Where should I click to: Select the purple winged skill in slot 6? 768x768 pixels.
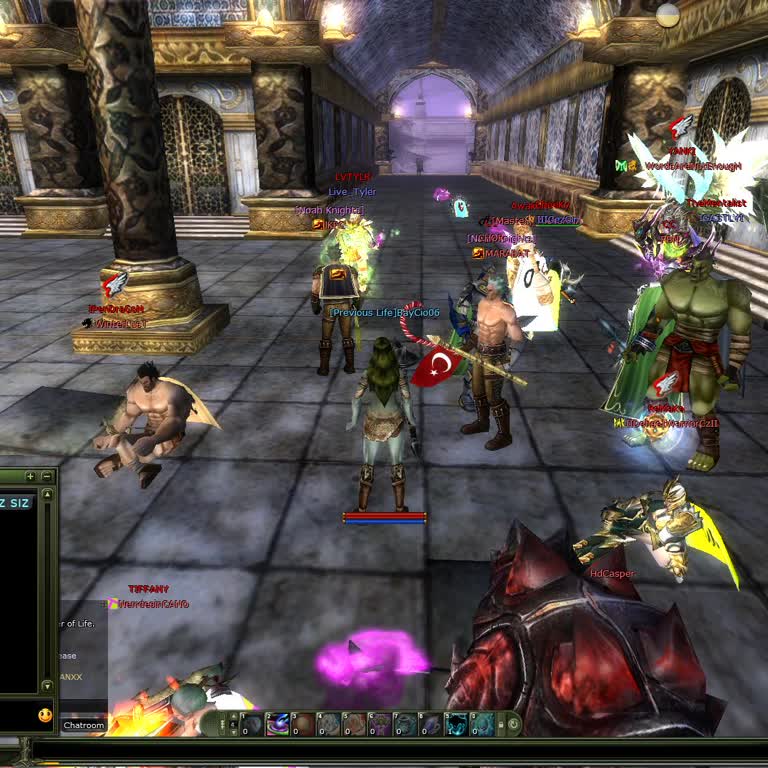(x=381, y=724)
